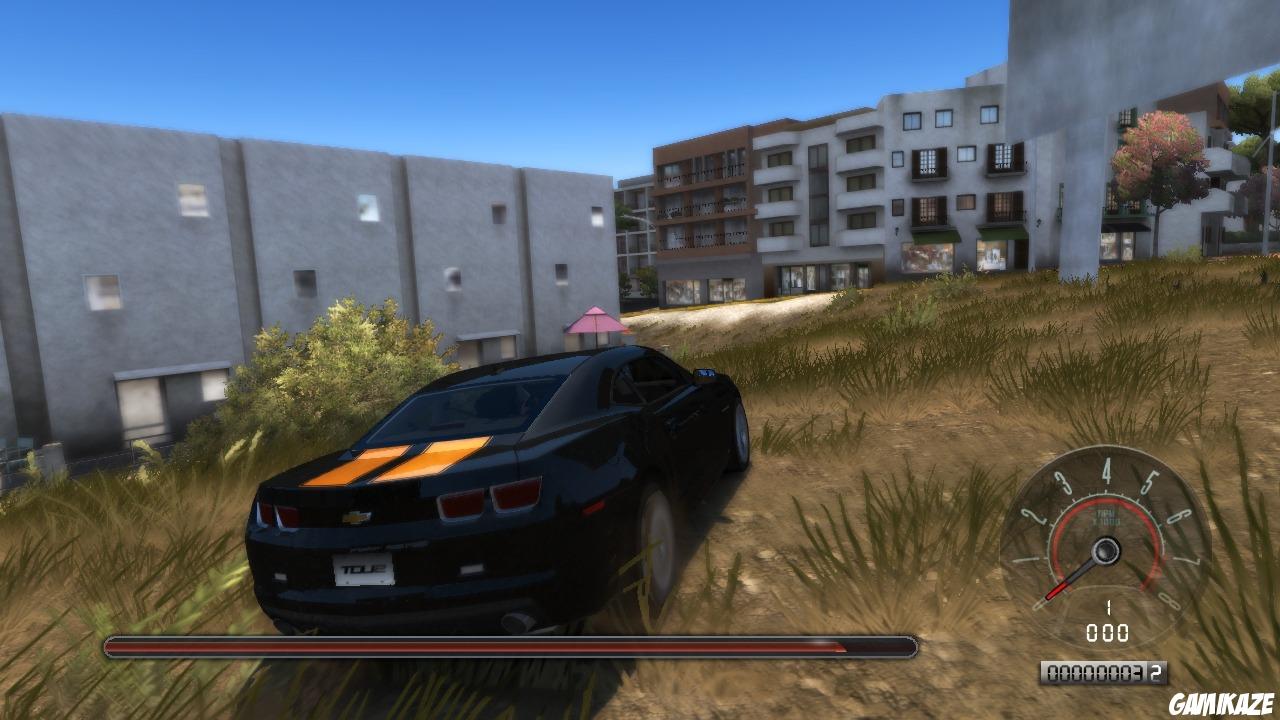Click the 'RPM x1000' label inside the gauge
This screenshot has width=1280, height=720.
[x=1106, y=516]
